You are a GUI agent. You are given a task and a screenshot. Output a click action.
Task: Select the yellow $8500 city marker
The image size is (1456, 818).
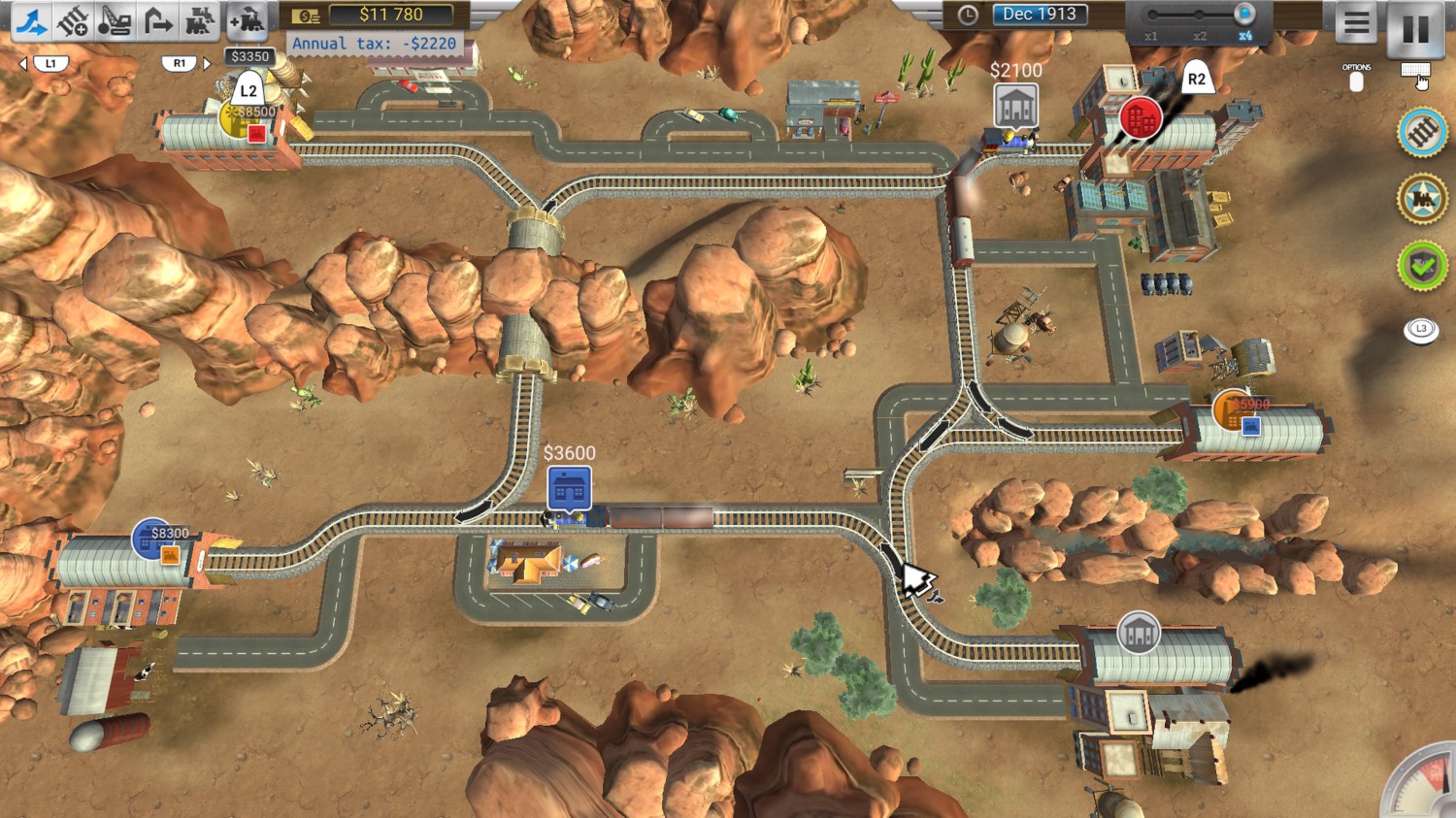coord(239,118)
